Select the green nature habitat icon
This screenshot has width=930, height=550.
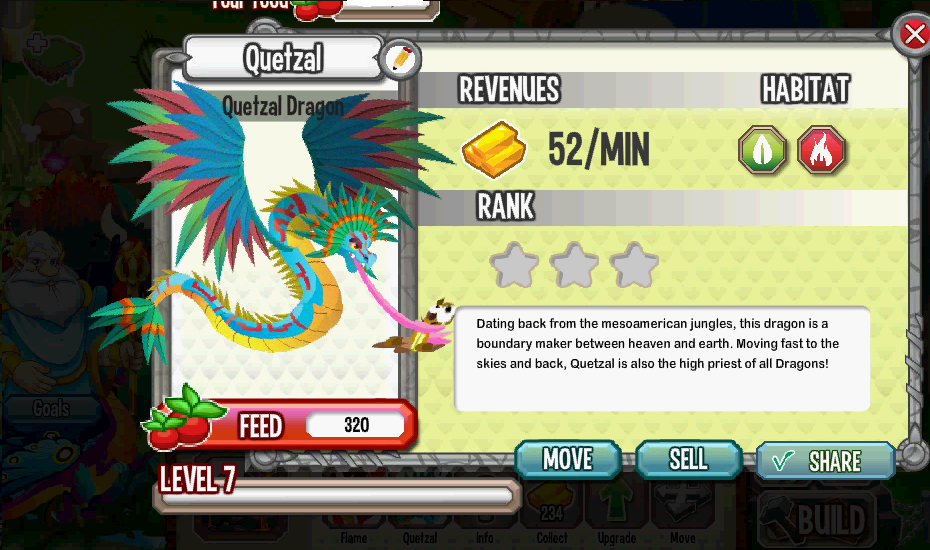click(762, 151)
